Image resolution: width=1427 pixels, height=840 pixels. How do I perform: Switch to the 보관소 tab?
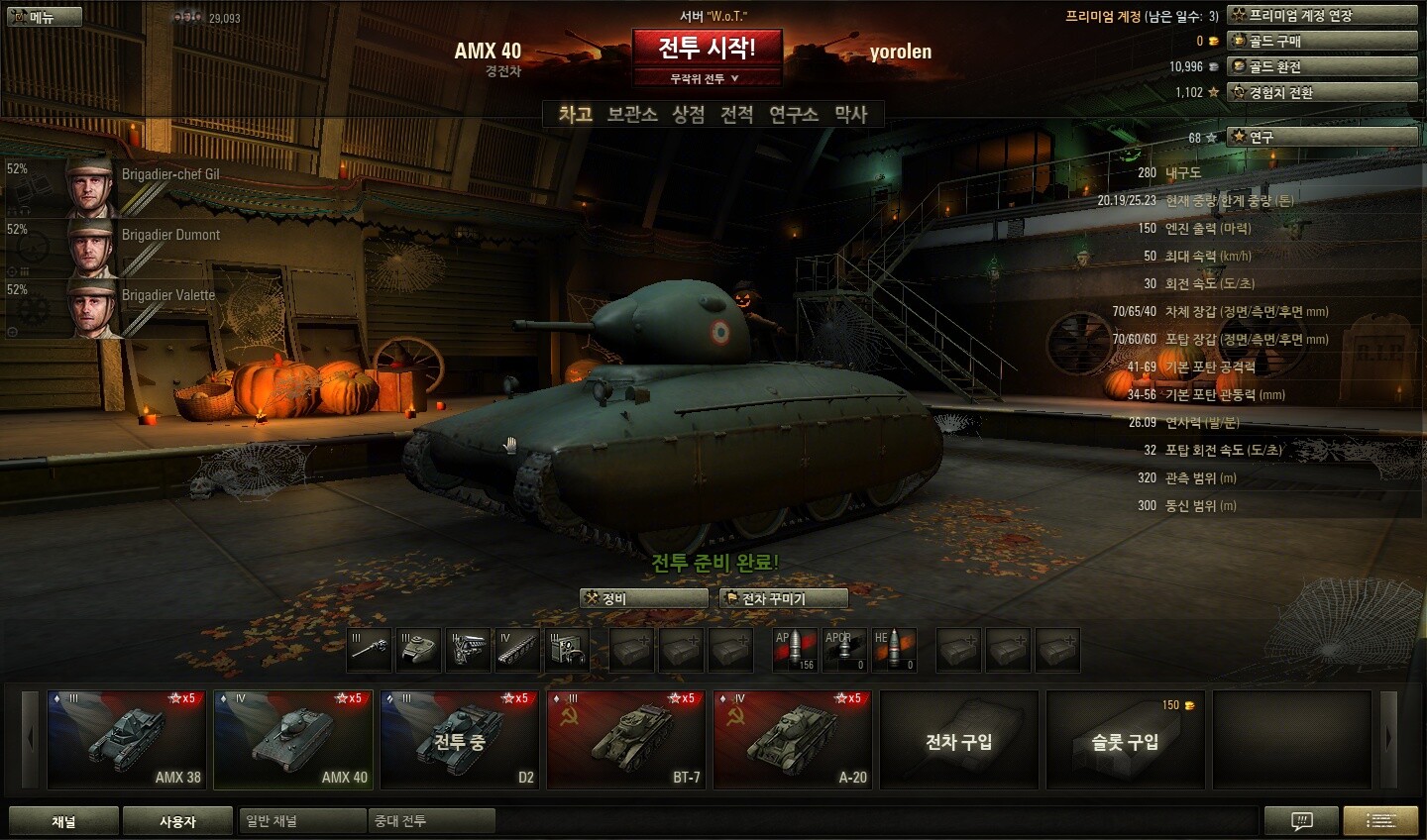click(x=632, y=115)
